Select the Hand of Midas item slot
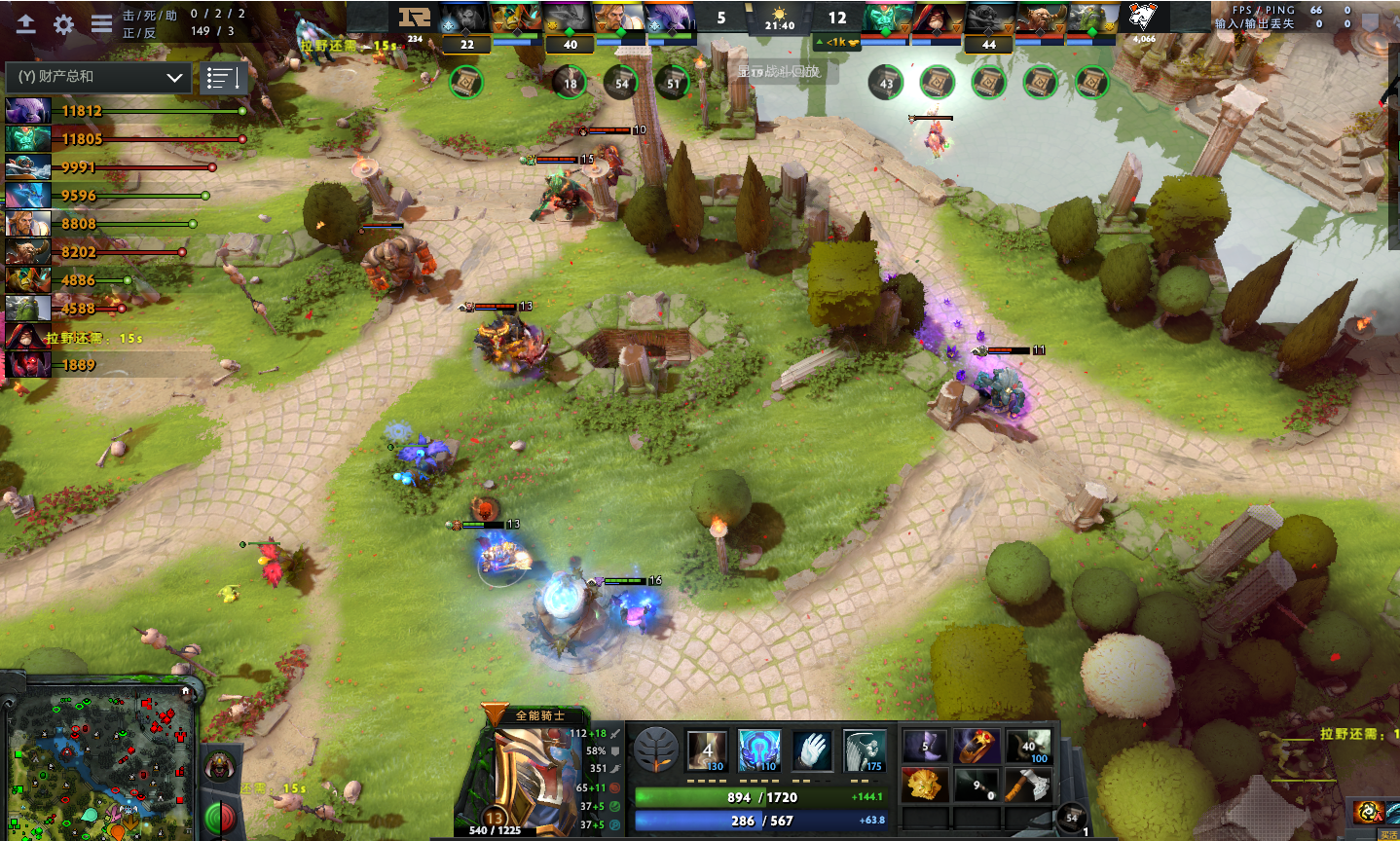 (x=923, y=785)
